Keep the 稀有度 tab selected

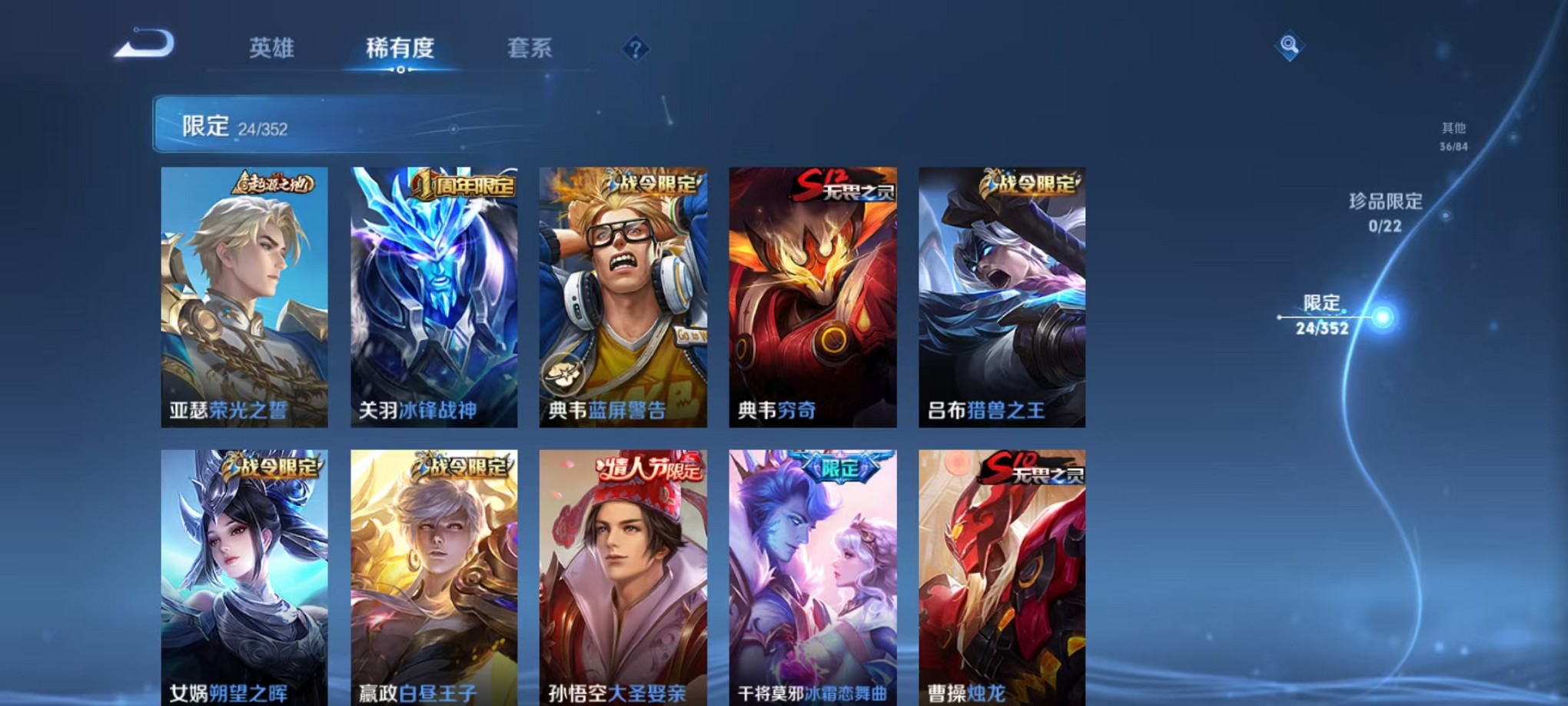400,48
